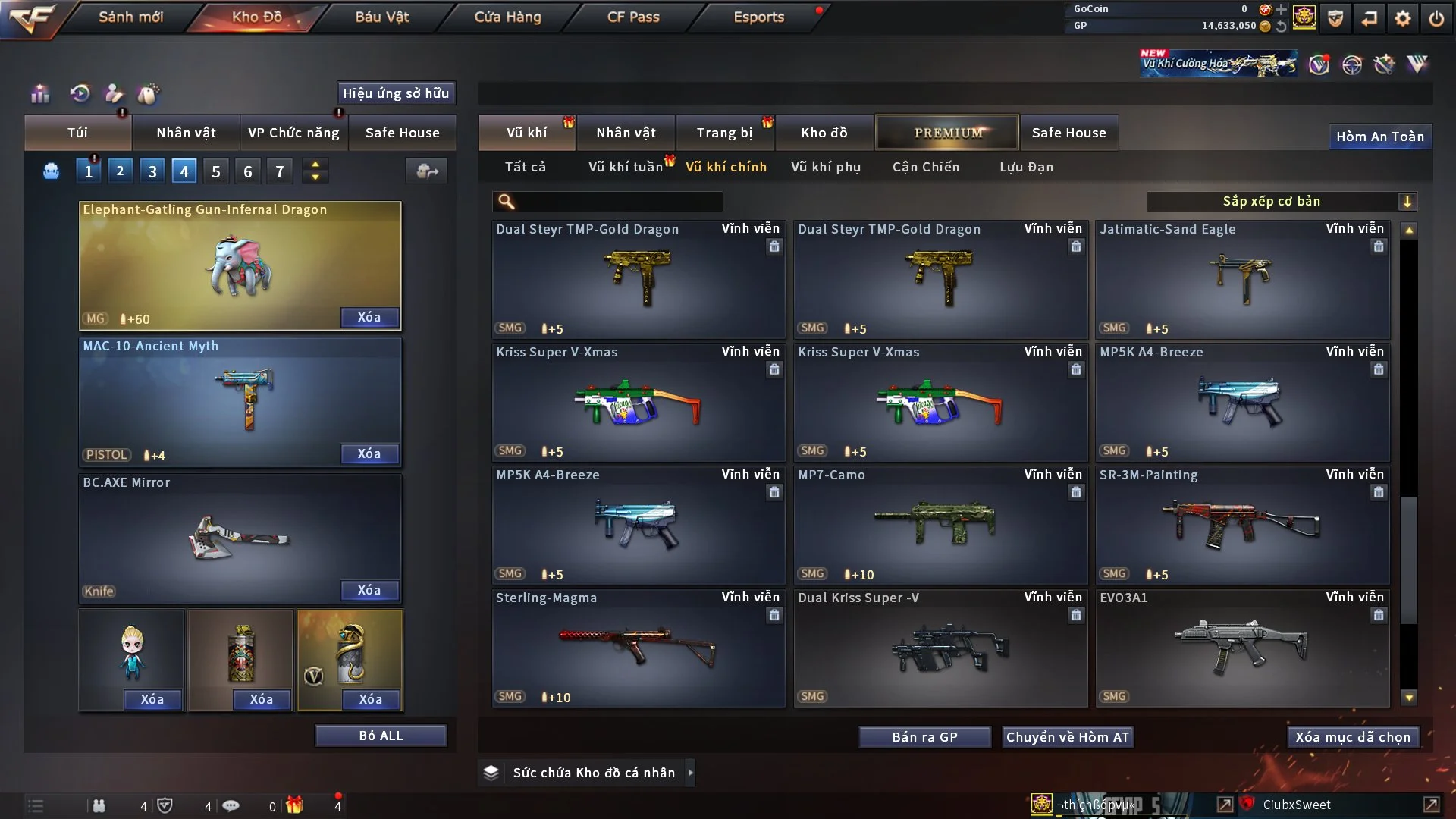
Task: Open the Sắp xếp cơ bản sort dropdown
Action: [1281, 201]
